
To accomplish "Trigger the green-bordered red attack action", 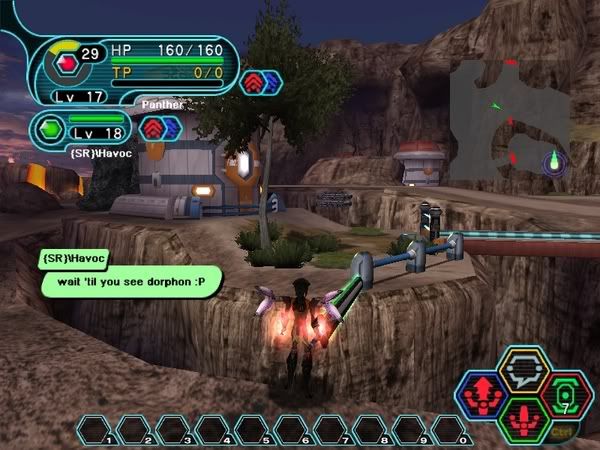I will [x=523, y=418].
